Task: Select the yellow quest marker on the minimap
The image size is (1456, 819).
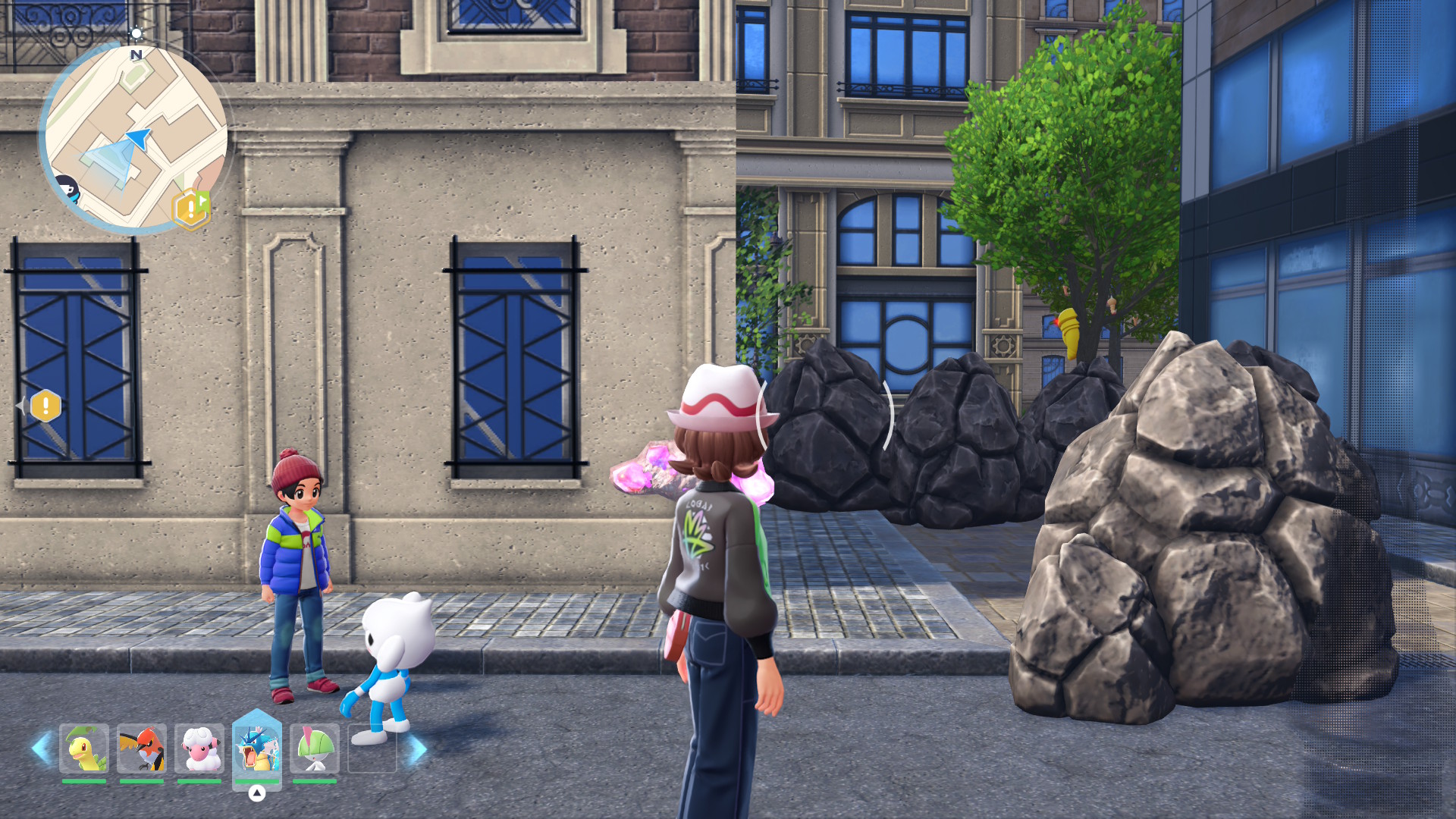Action: tap(190, 209)
